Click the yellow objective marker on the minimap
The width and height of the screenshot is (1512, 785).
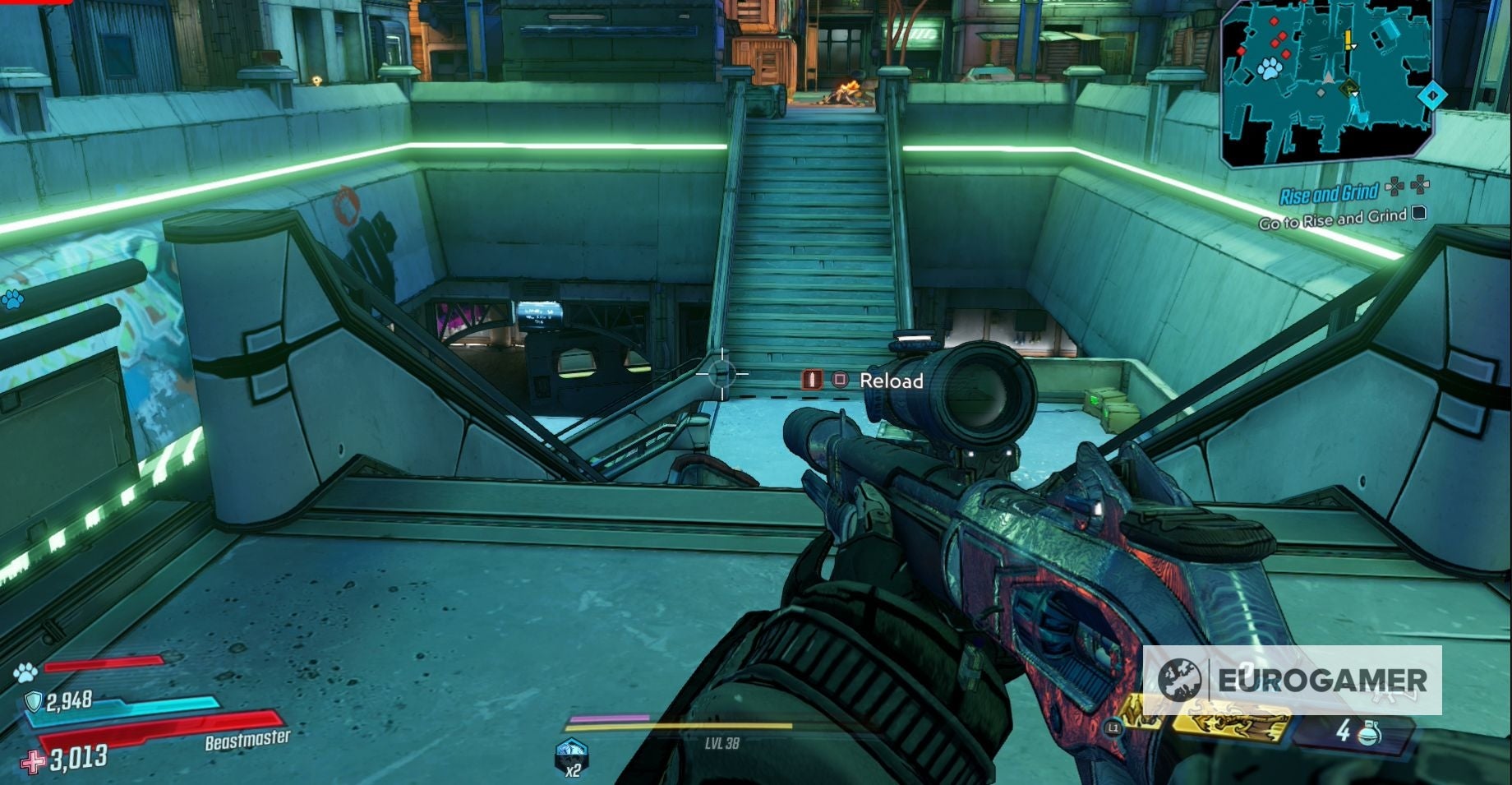[x=1348, y=39]
